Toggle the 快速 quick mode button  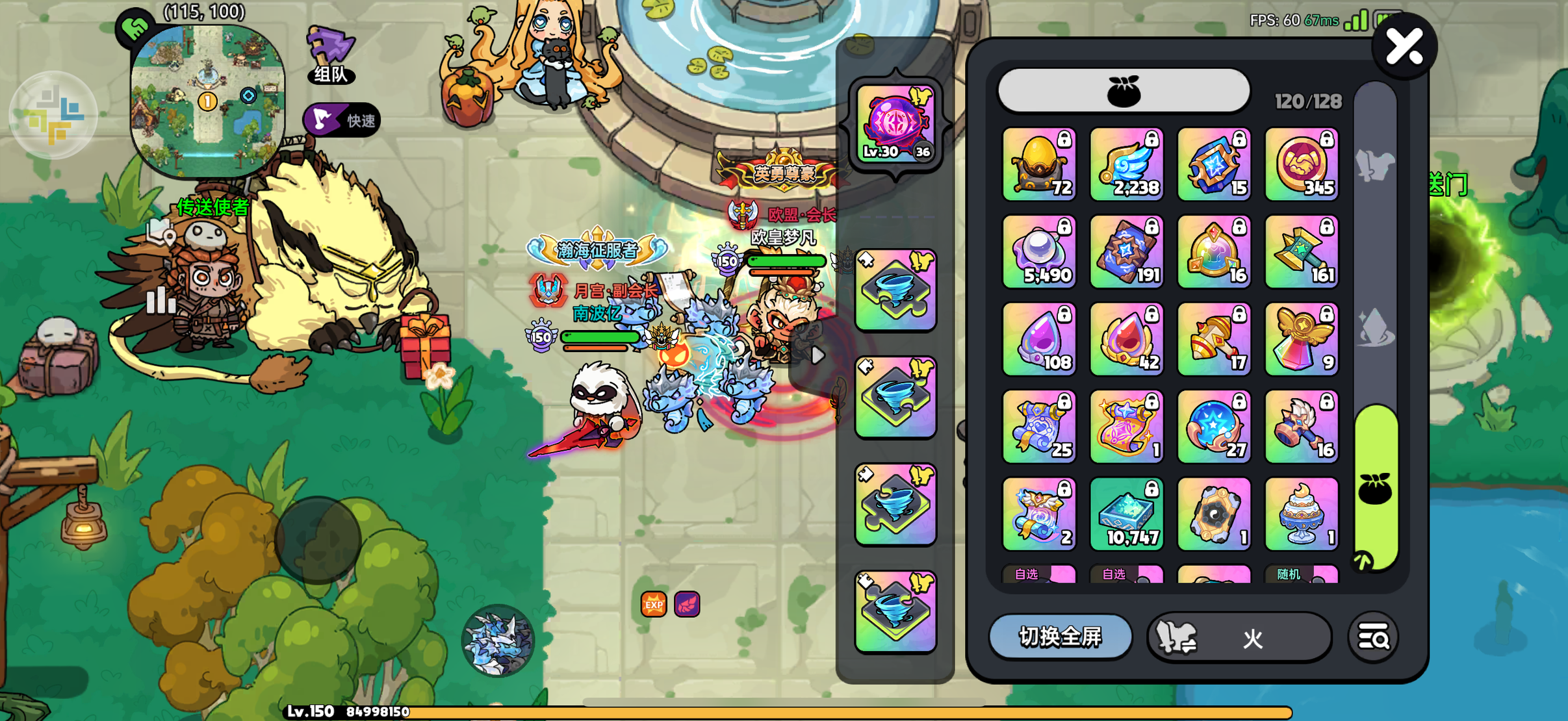coord(342,120)
